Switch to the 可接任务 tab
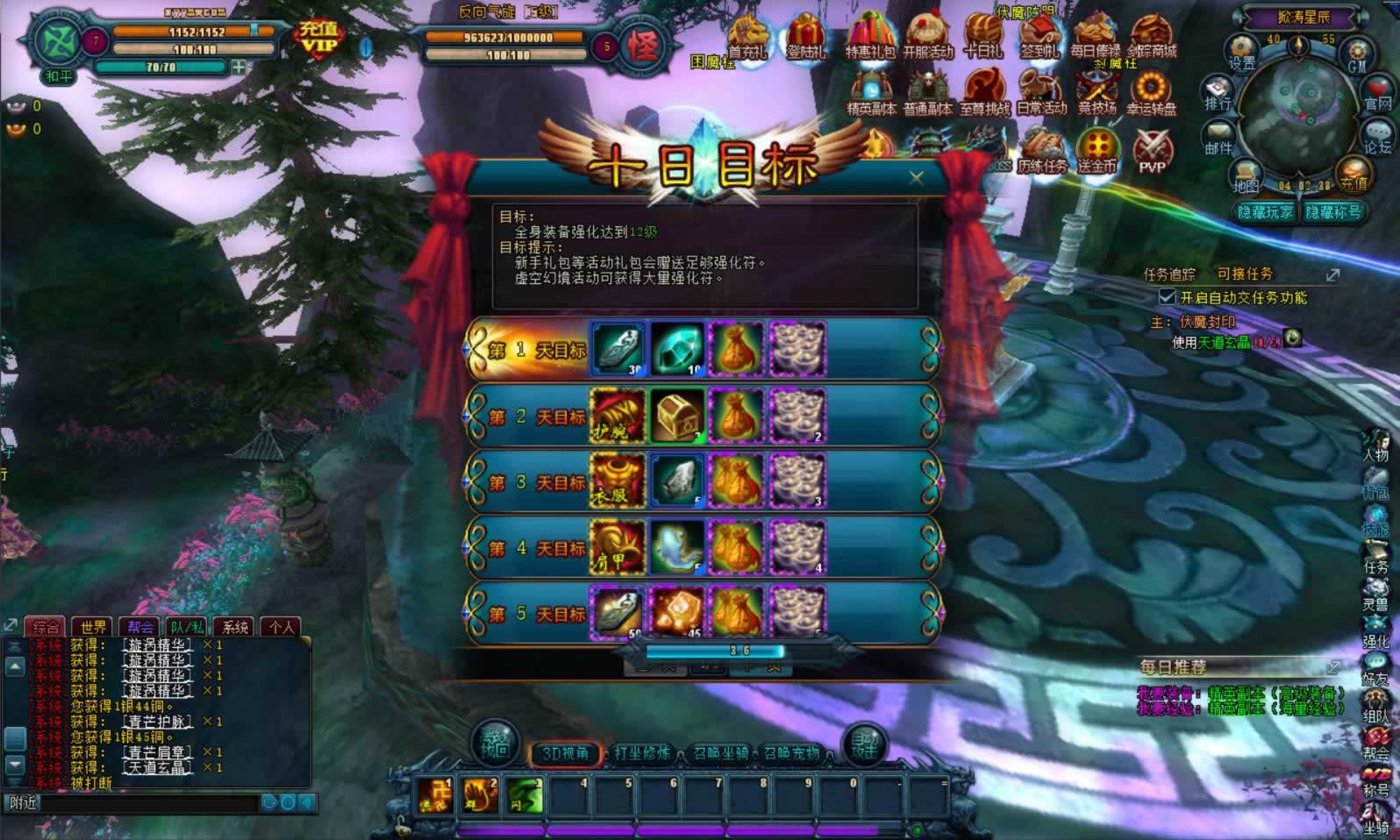 [x=1245, y=274]
